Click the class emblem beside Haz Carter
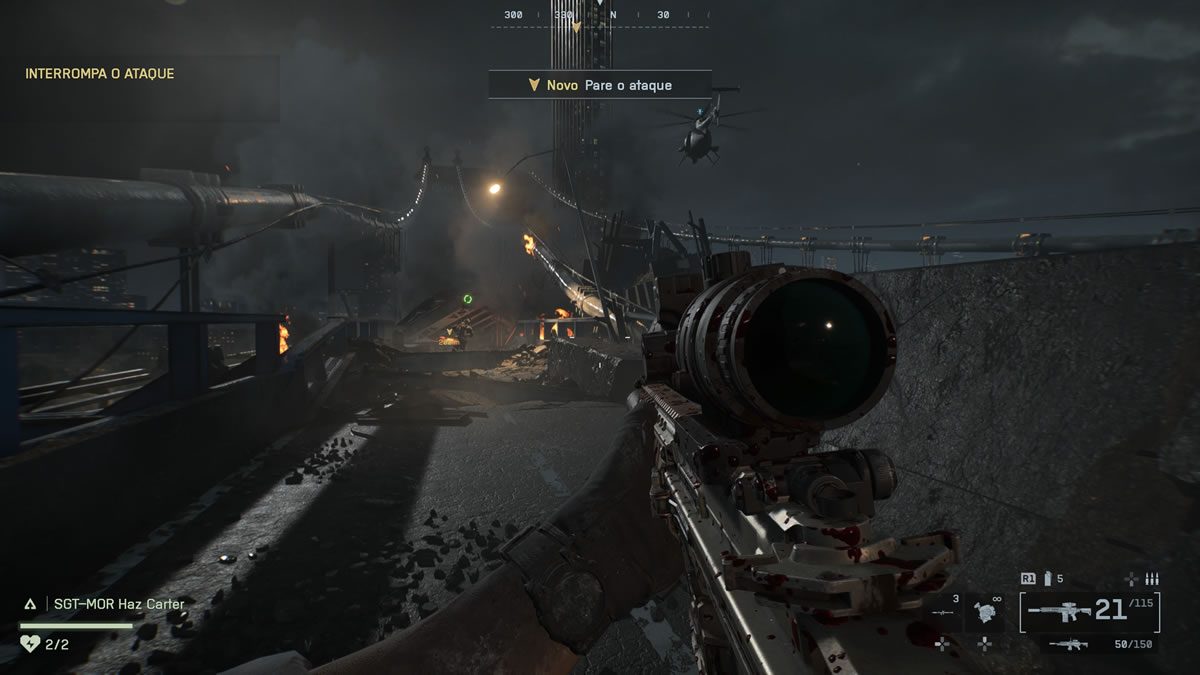Image resolution: width=1200 pixels, height=675 pixels. pyautogui.click(x=30, y=604)
